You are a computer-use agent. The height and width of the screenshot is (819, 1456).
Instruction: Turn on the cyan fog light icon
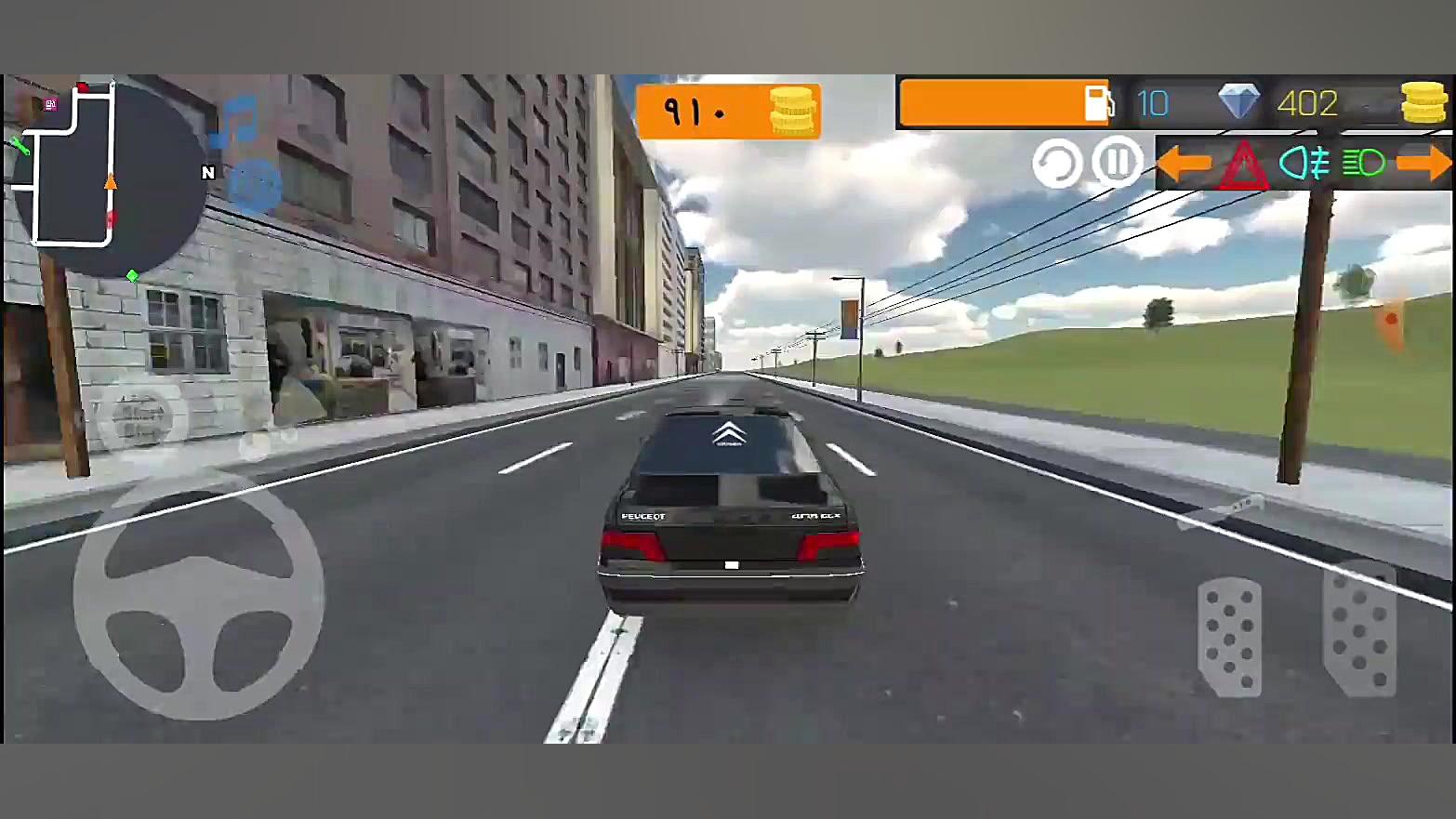point(1304,164)
